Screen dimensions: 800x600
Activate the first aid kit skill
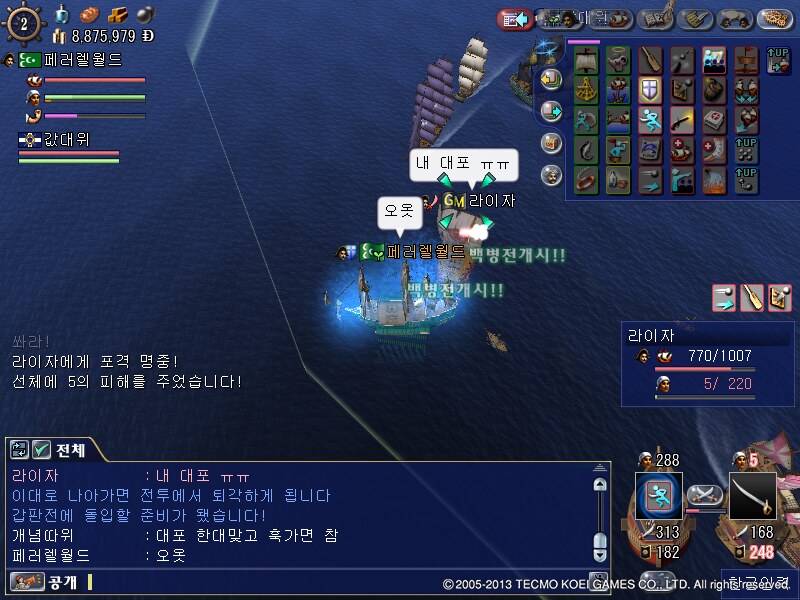pos(714,121)
